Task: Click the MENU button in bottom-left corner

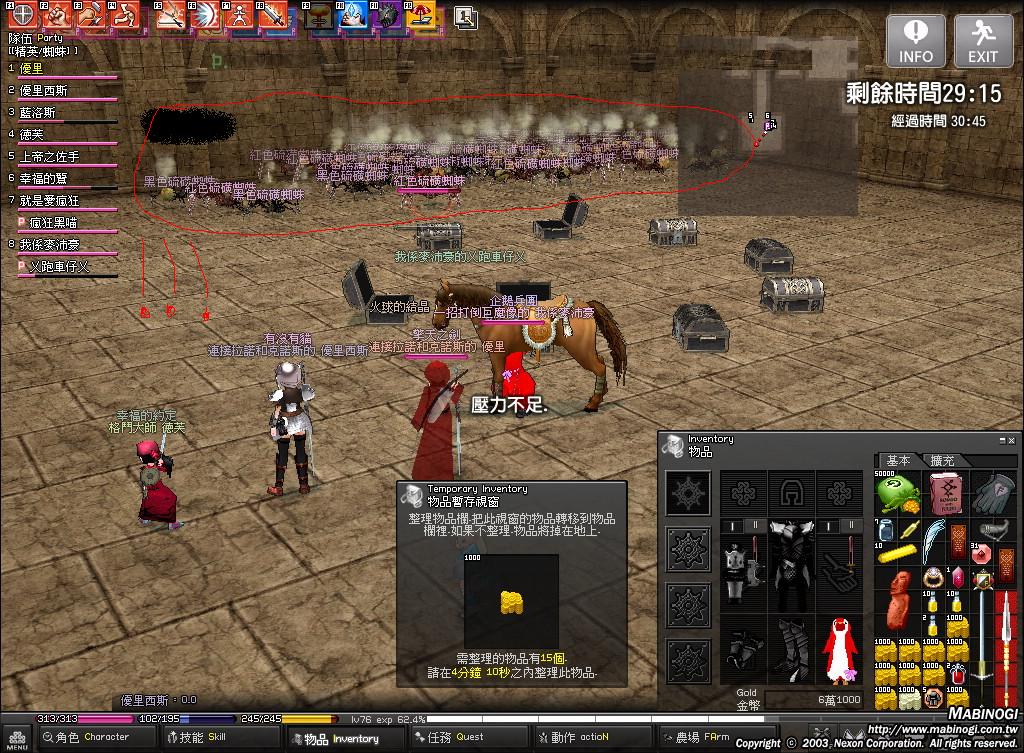Action: (x=19, y=739)
